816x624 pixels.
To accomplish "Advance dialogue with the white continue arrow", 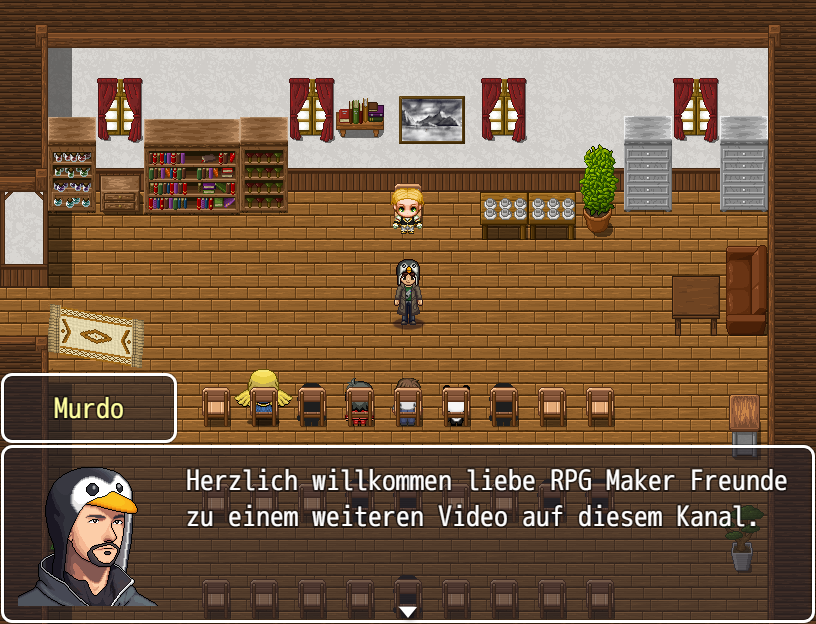I will tap(407, 610).
